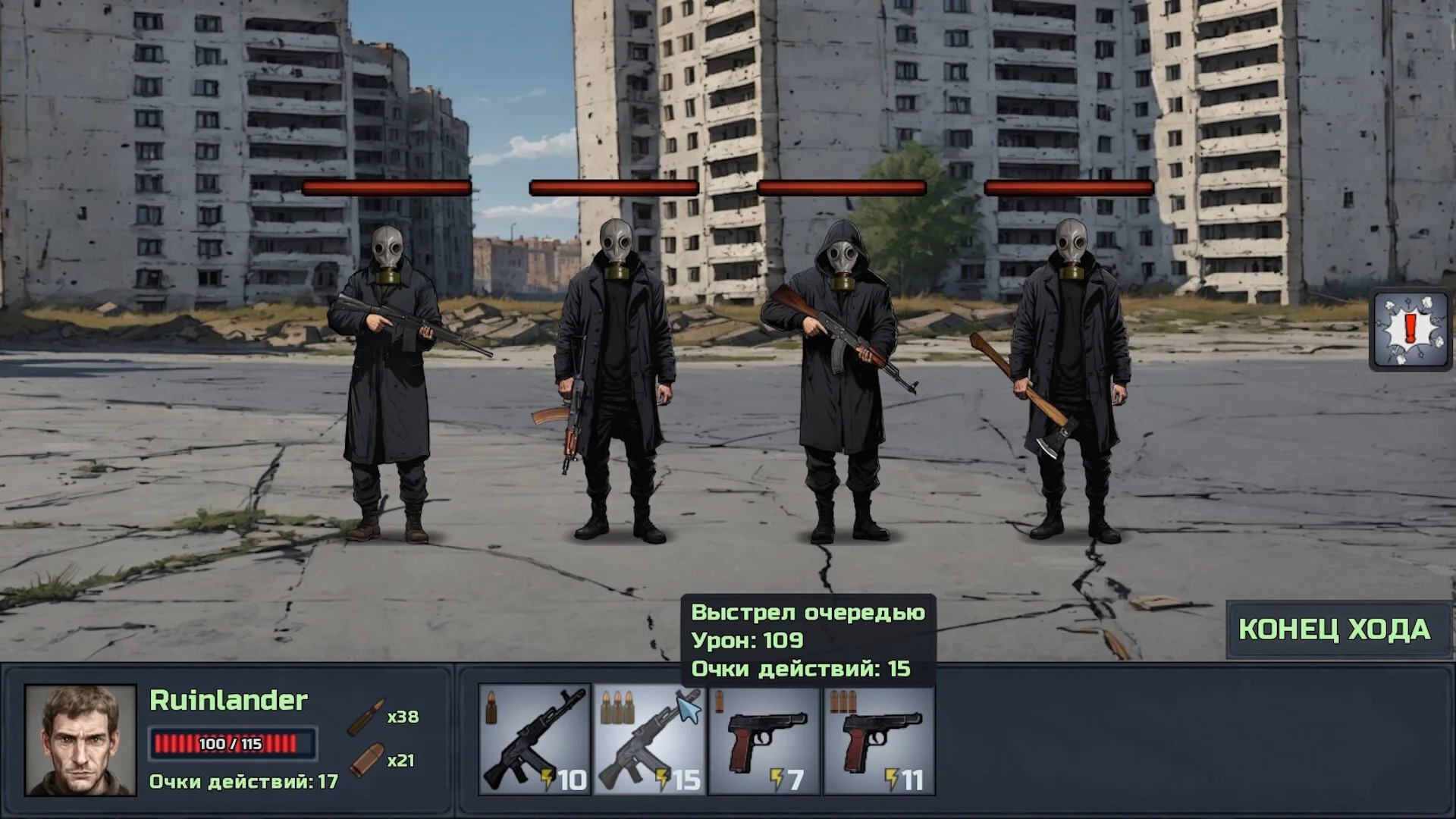Choose the pistol triple shot costing 11
The height and width of the screenshot is (819, 1456).
pyautogui.click(x=880, y=741)
